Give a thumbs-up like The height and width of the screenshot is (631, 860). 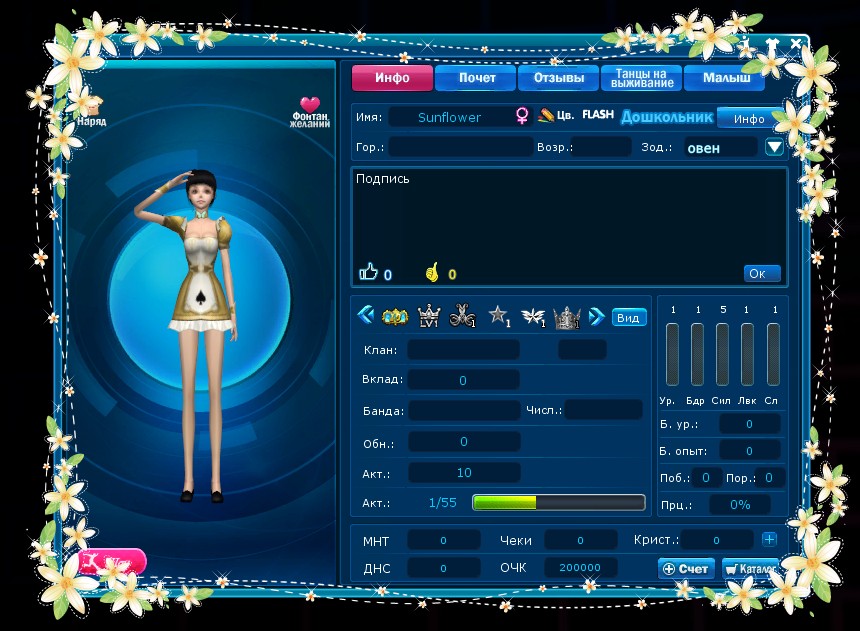pos(368,272)
